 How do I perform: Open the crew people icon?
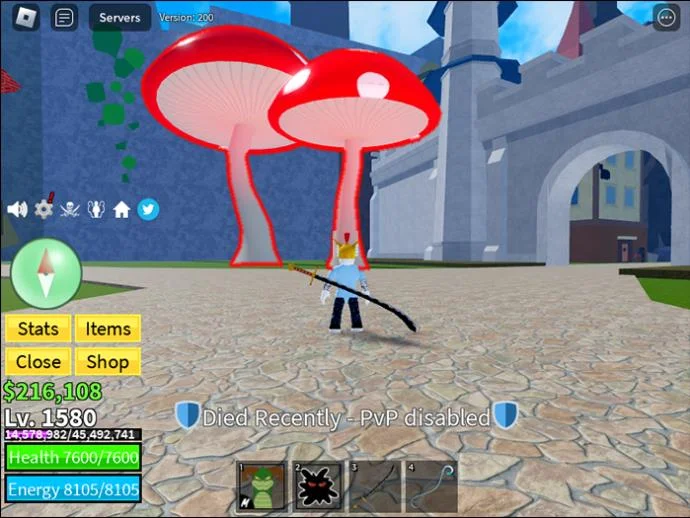tap(96, 209)
